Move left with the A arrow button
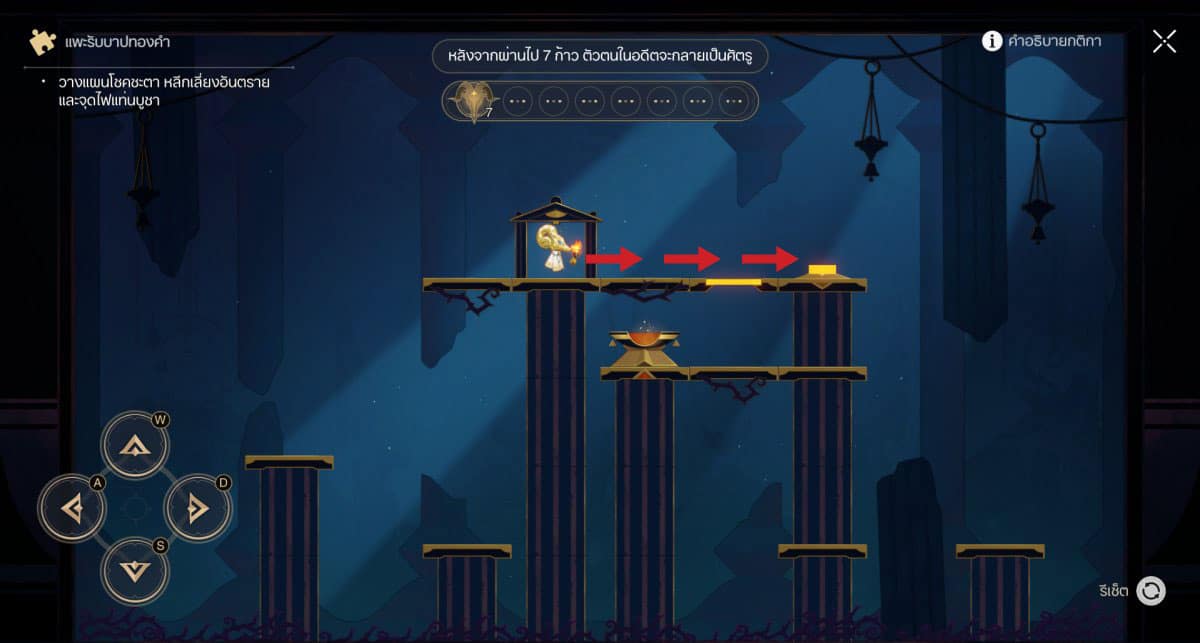Image resolution: width=1200 pixels, height=643 pixels. (x=72, y=510)
